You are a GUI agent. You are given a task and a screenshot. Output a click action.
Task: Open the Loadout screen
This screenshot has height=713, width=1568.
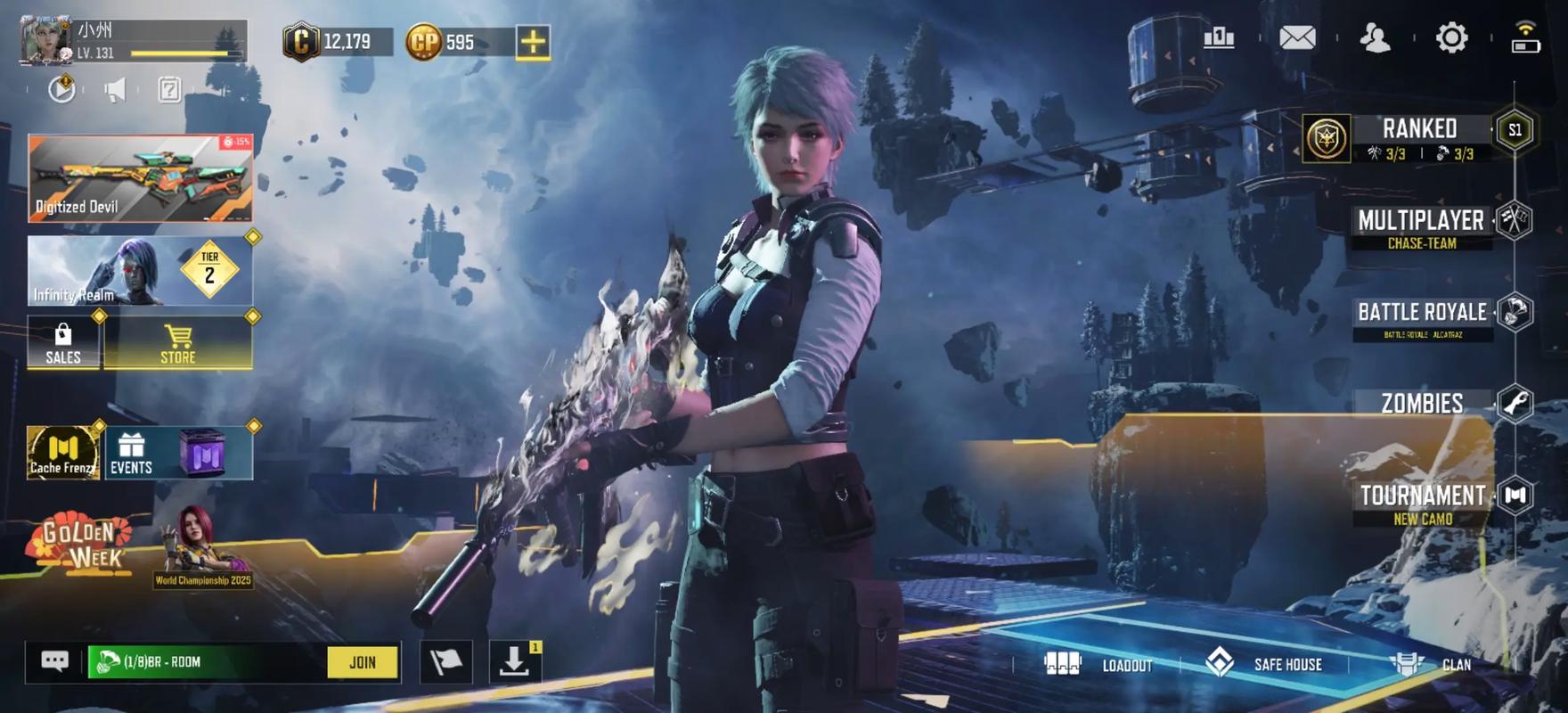click(1099, 665)
